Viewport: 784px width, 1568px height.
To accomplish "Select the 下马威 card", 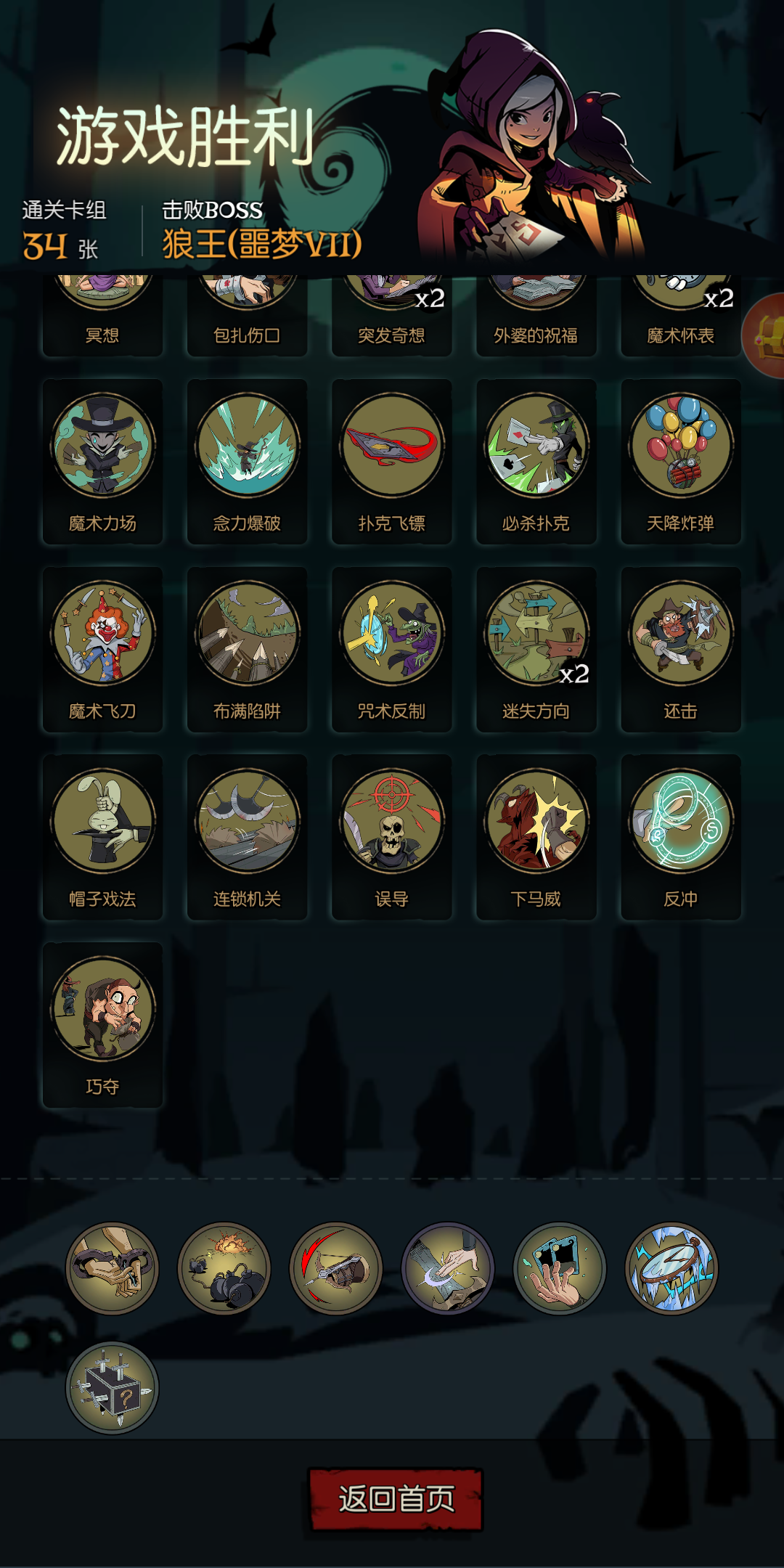I will pos(536,837).
